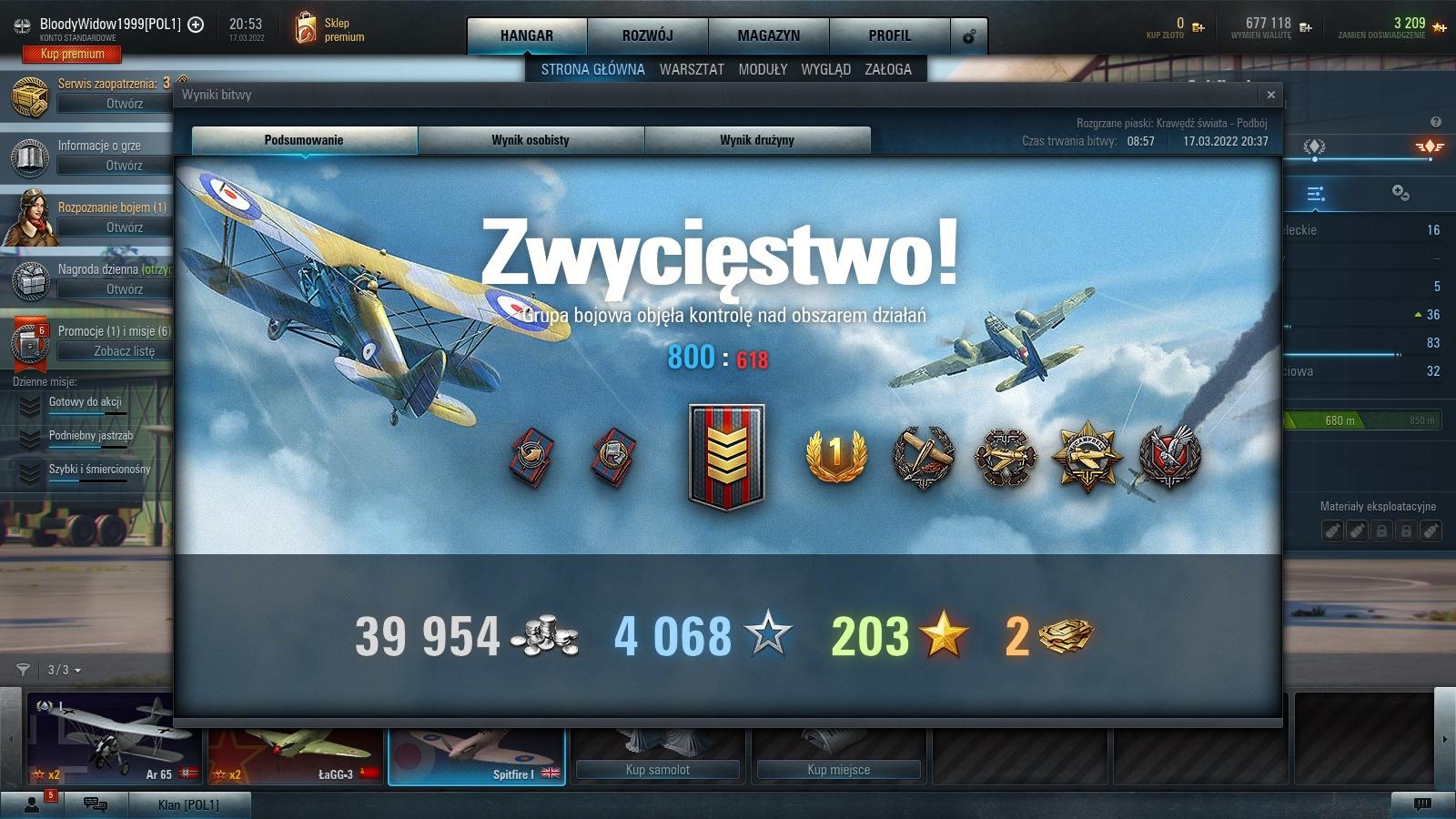Open the Wynik drużyny tab
The image size is (1456, 819).
point(757,140)
